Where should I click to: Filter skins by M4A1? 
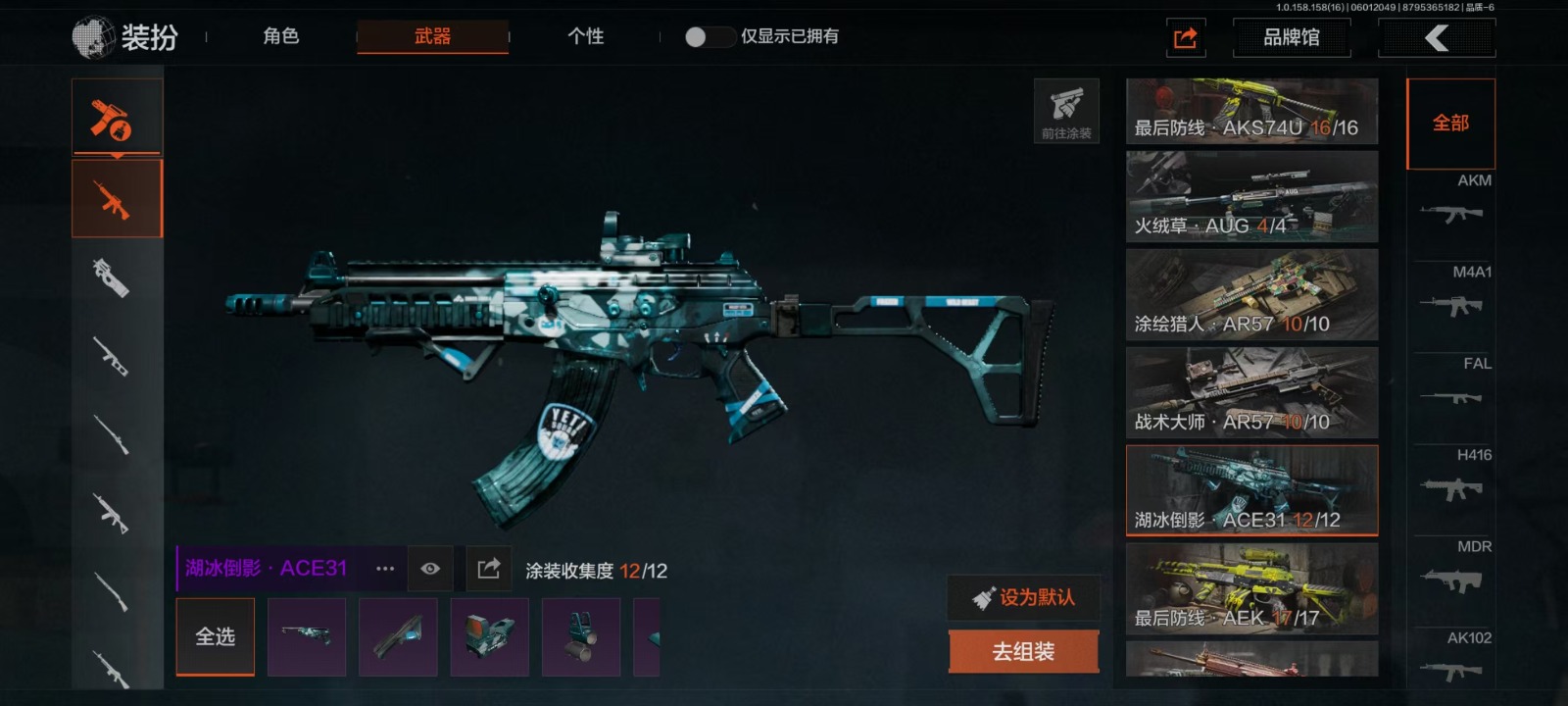(x=1452, y=293)
